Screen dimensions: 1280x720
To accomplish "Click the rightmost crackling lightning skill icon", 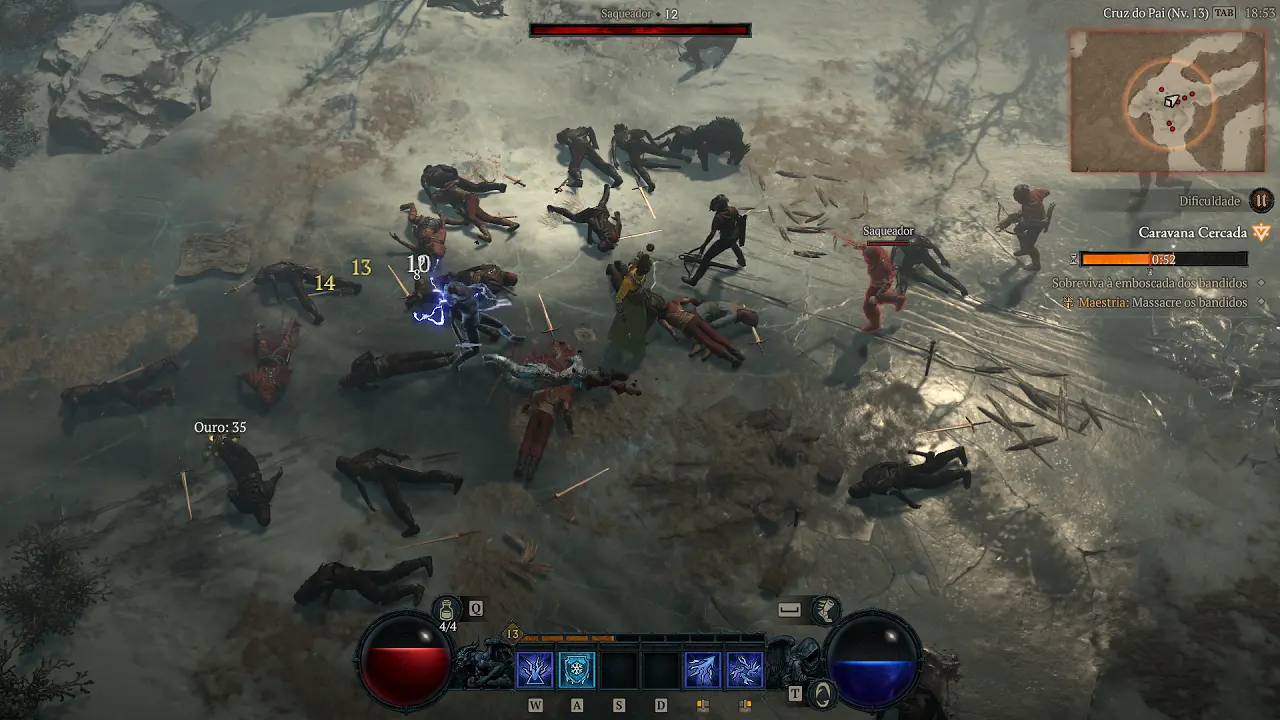I will [745, 669].
